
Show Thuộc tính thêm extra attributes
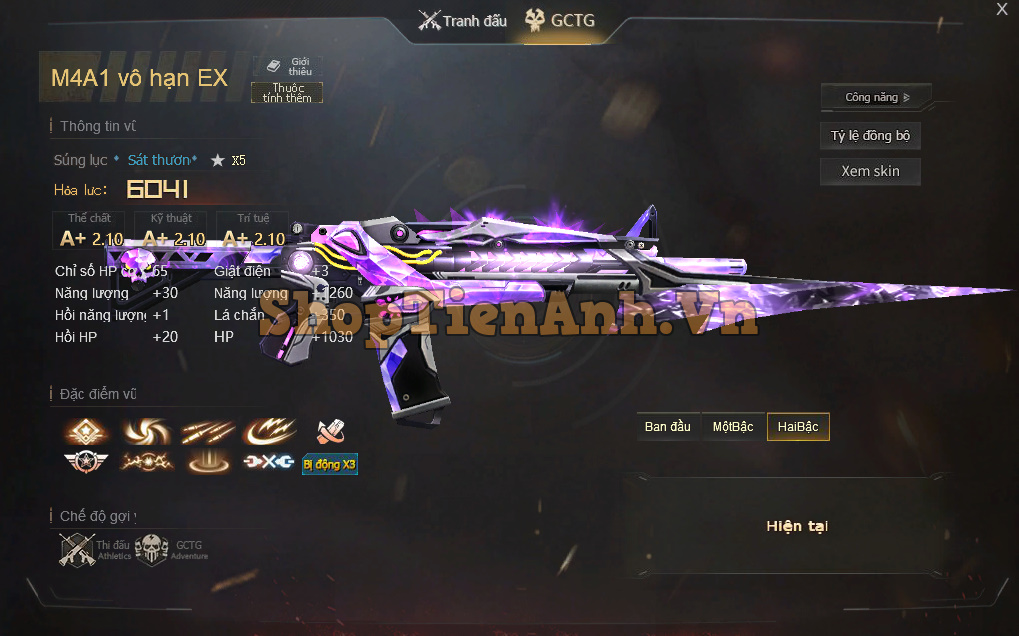point(287,93)
